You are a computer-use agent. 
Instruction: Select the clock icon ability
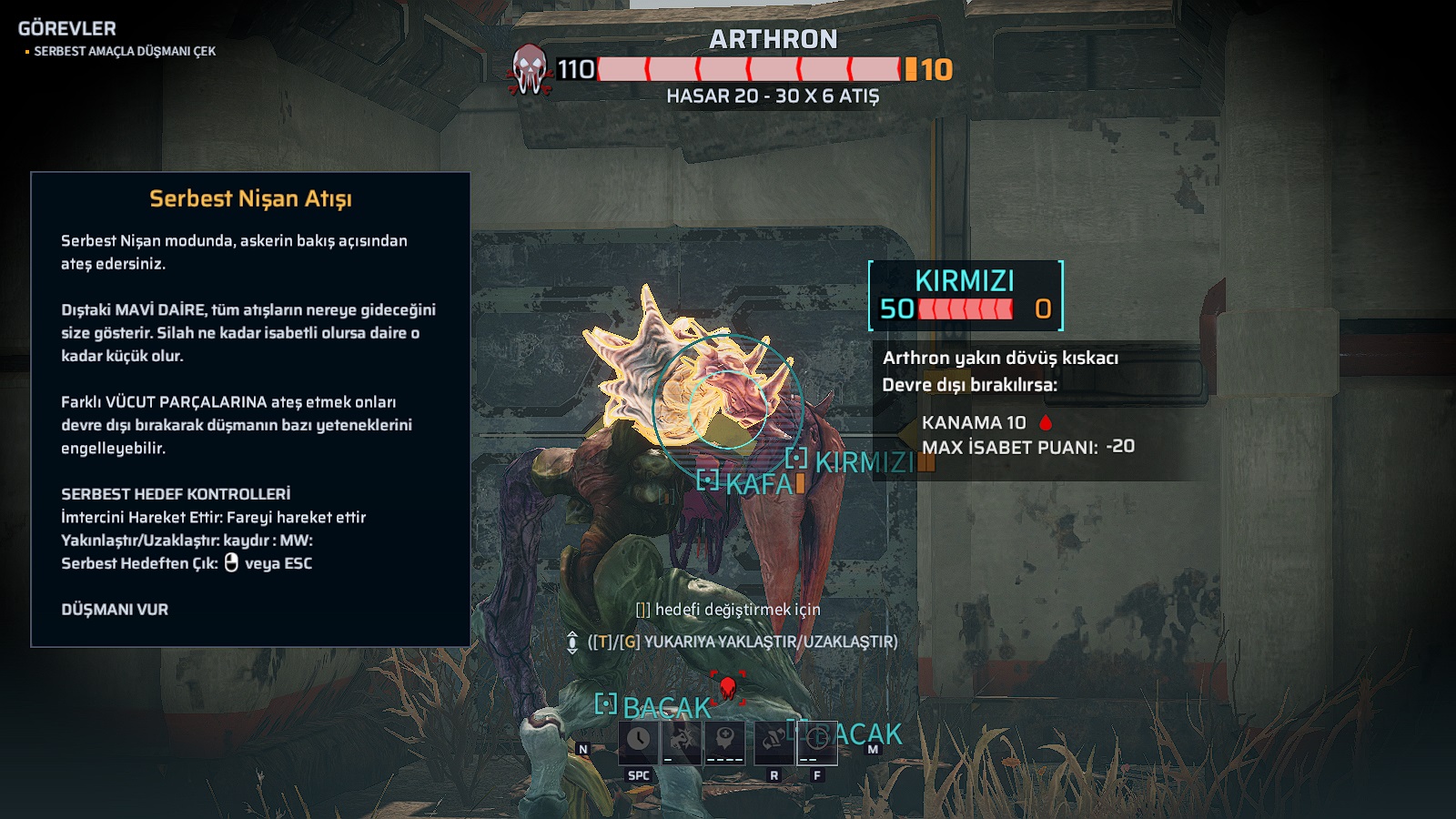(x=639, y=741)
